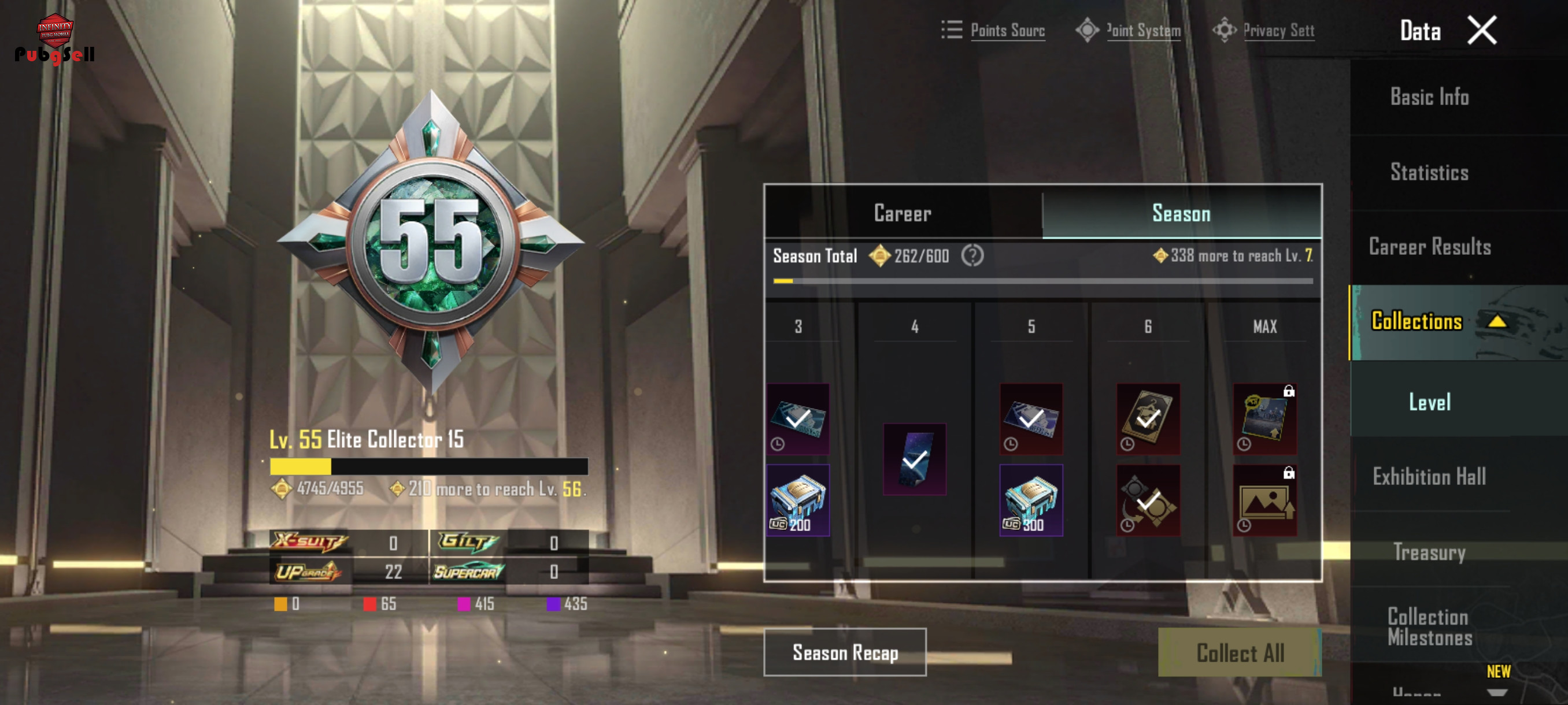Screen dimensions: 1568x705
Task: Select the locked MAX level picture reward
Action: (1264, 500)
